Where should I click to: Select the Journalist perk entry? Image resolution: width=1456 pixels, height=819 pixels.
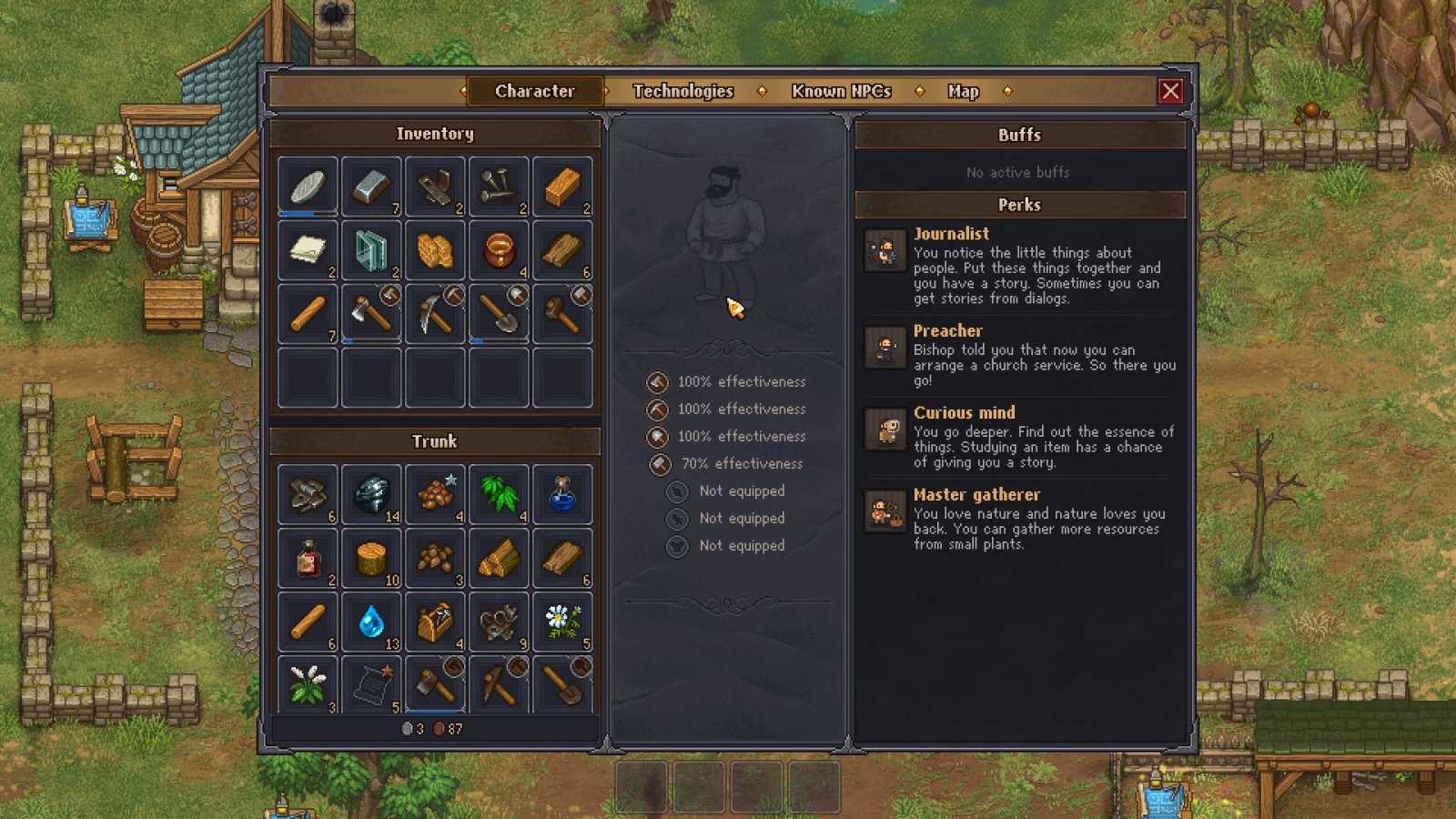click(951, 234)
